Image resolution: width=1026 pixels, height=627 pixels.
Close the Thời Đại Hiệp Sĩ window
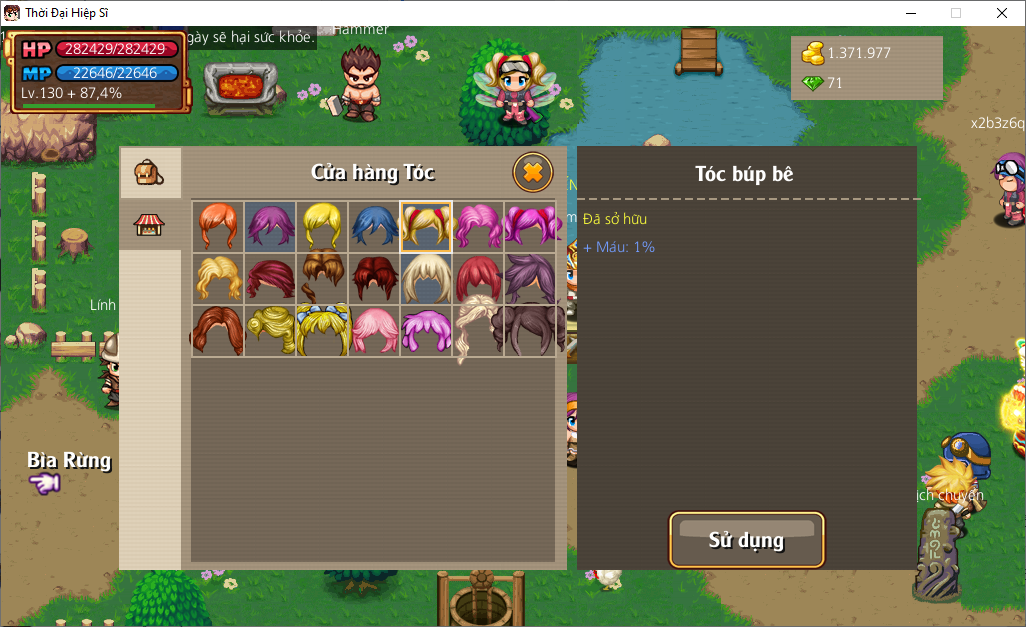coord(1002,13)
